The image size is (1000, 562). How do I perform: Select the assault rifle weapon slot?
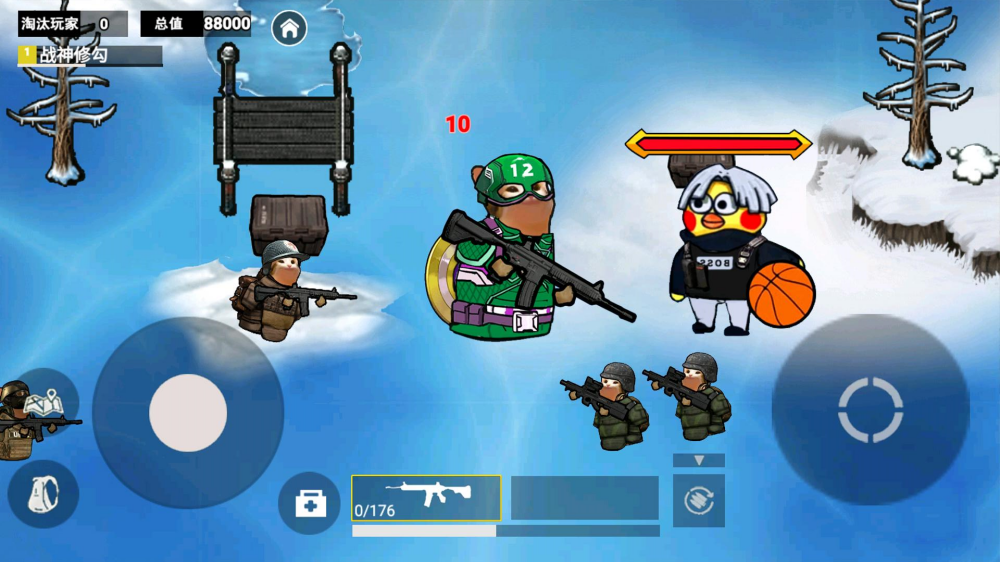(x=426, y=497)
